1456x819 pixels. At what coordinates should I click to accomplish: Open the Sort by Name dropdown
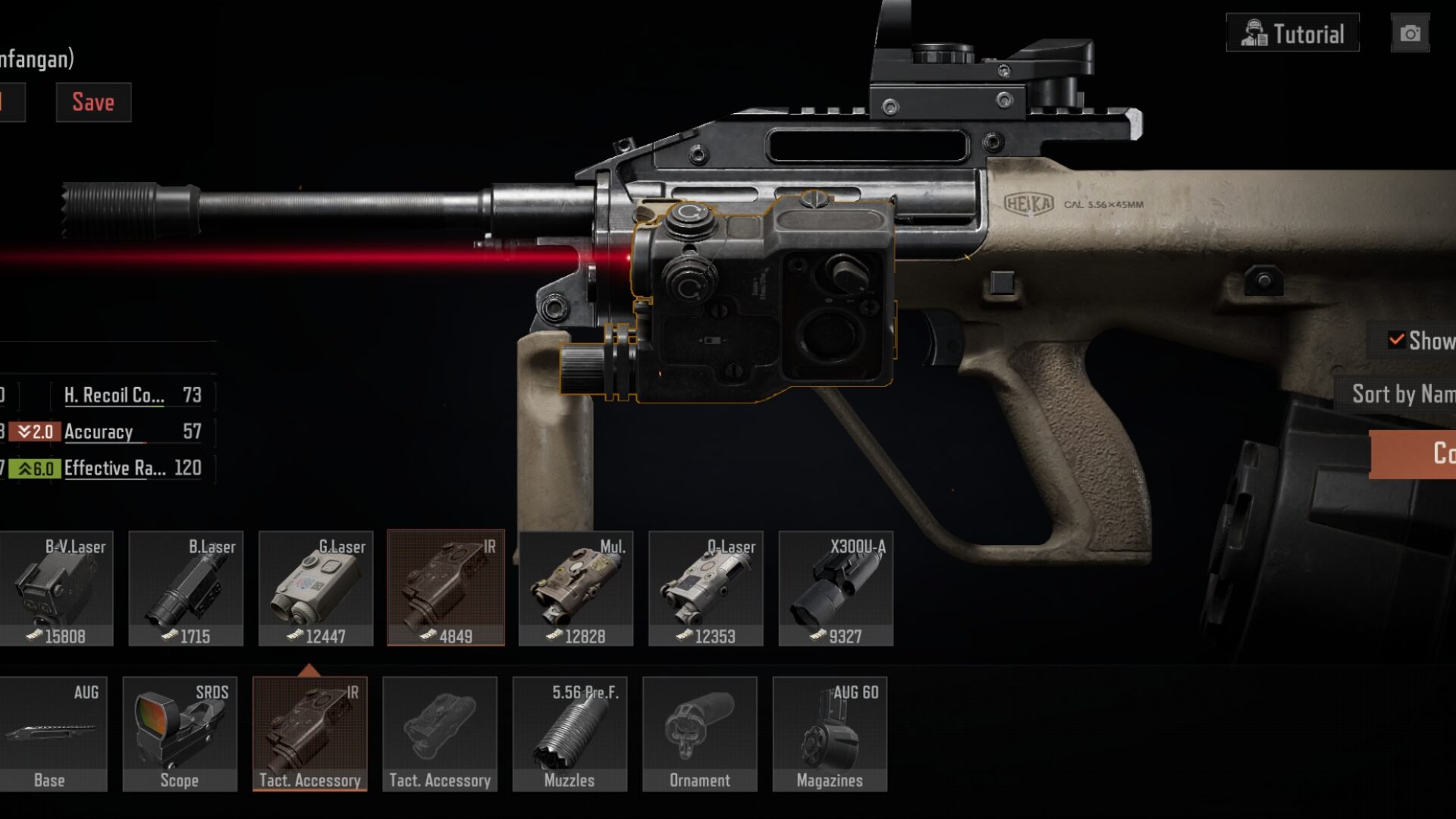pyautogui.click(x=1401, y=394)
